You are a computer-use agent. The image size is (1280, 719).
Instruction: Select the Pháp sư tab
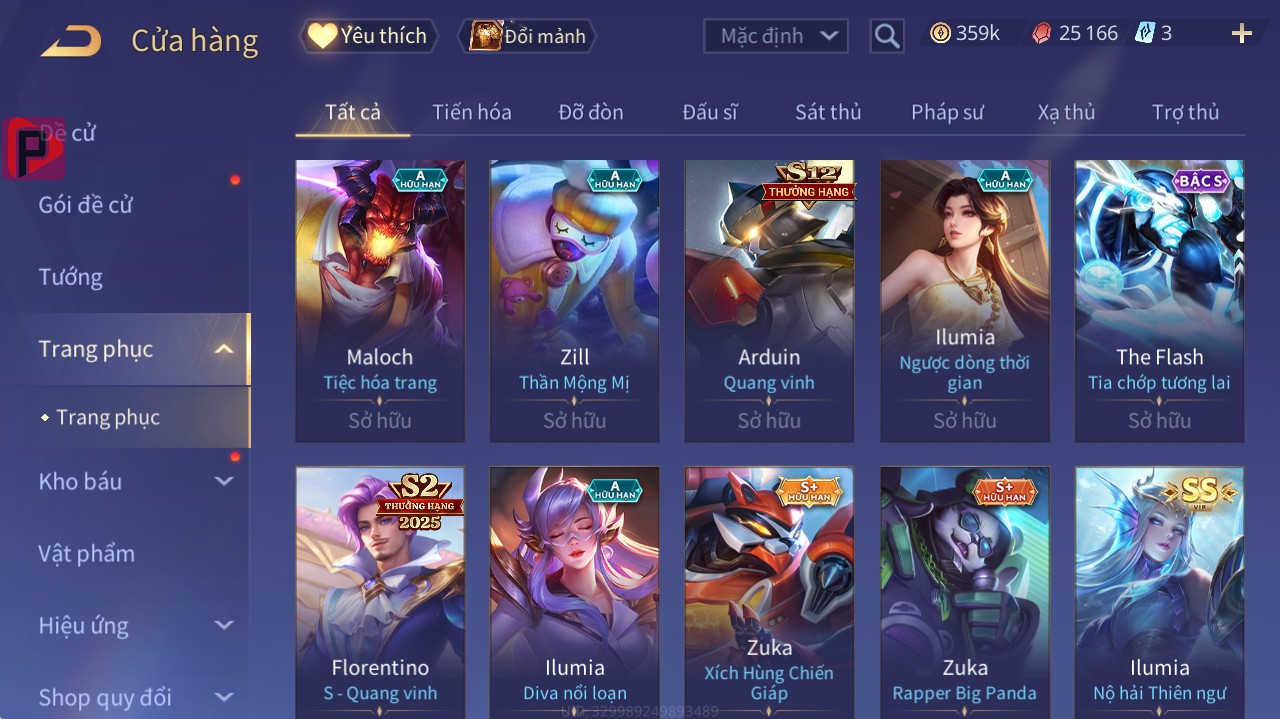coord(947,112)
